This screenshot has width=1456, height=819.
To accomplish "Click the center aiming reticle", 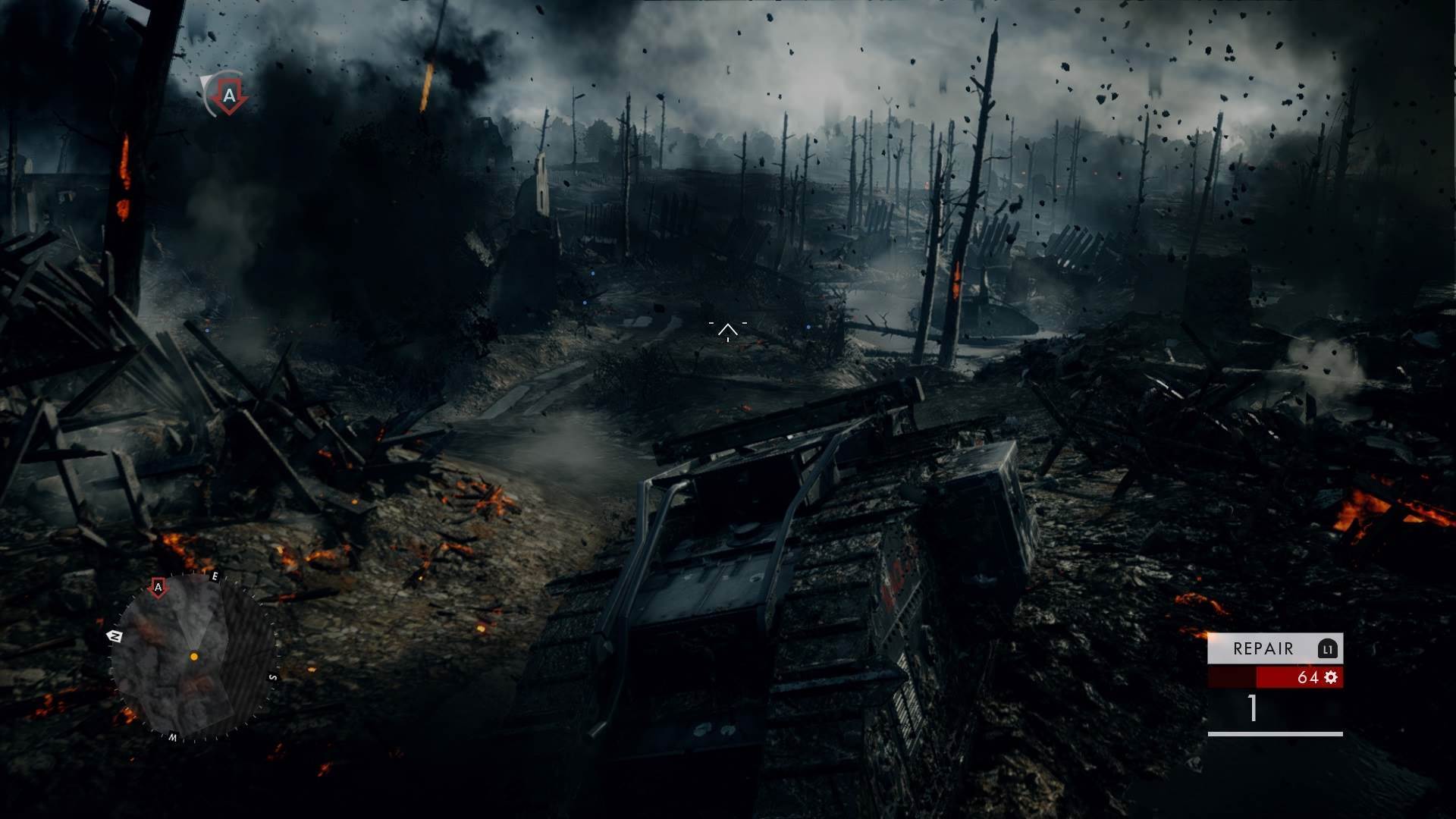I will pyautogui.click(x=727, y=329).
